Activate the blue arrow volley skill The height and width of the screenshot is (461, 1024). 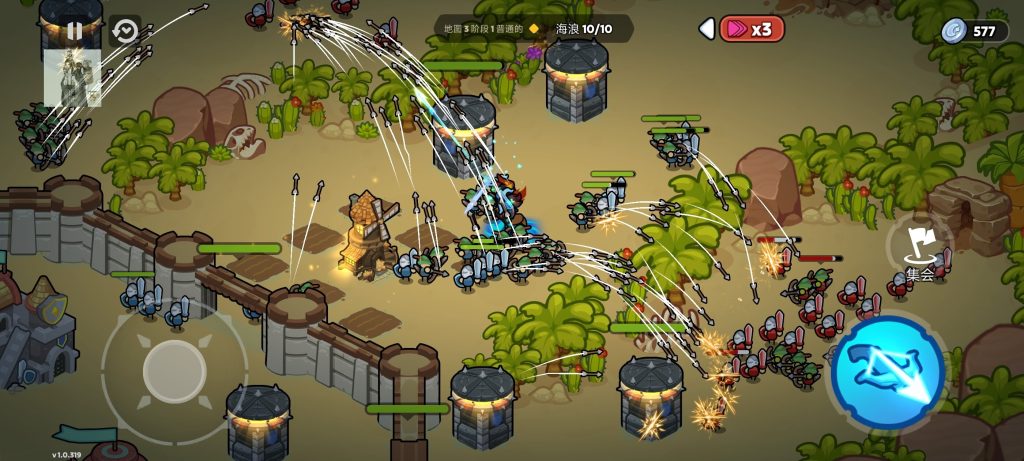click(887, 368)
